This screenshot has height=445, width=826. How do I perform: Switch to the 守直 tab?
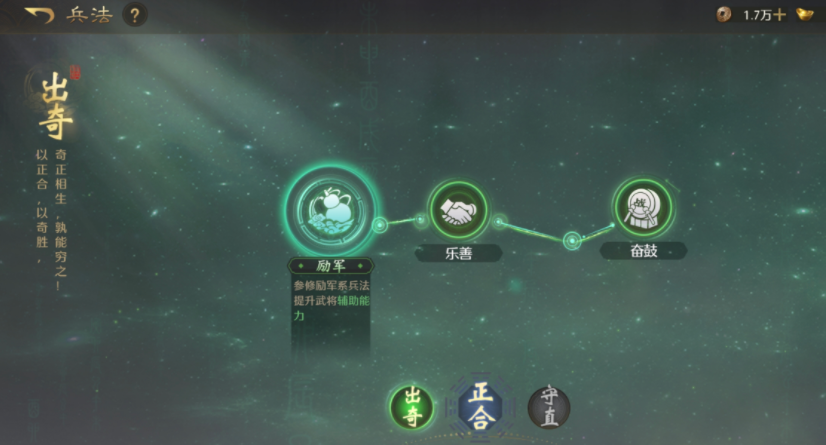click(549, 408)
